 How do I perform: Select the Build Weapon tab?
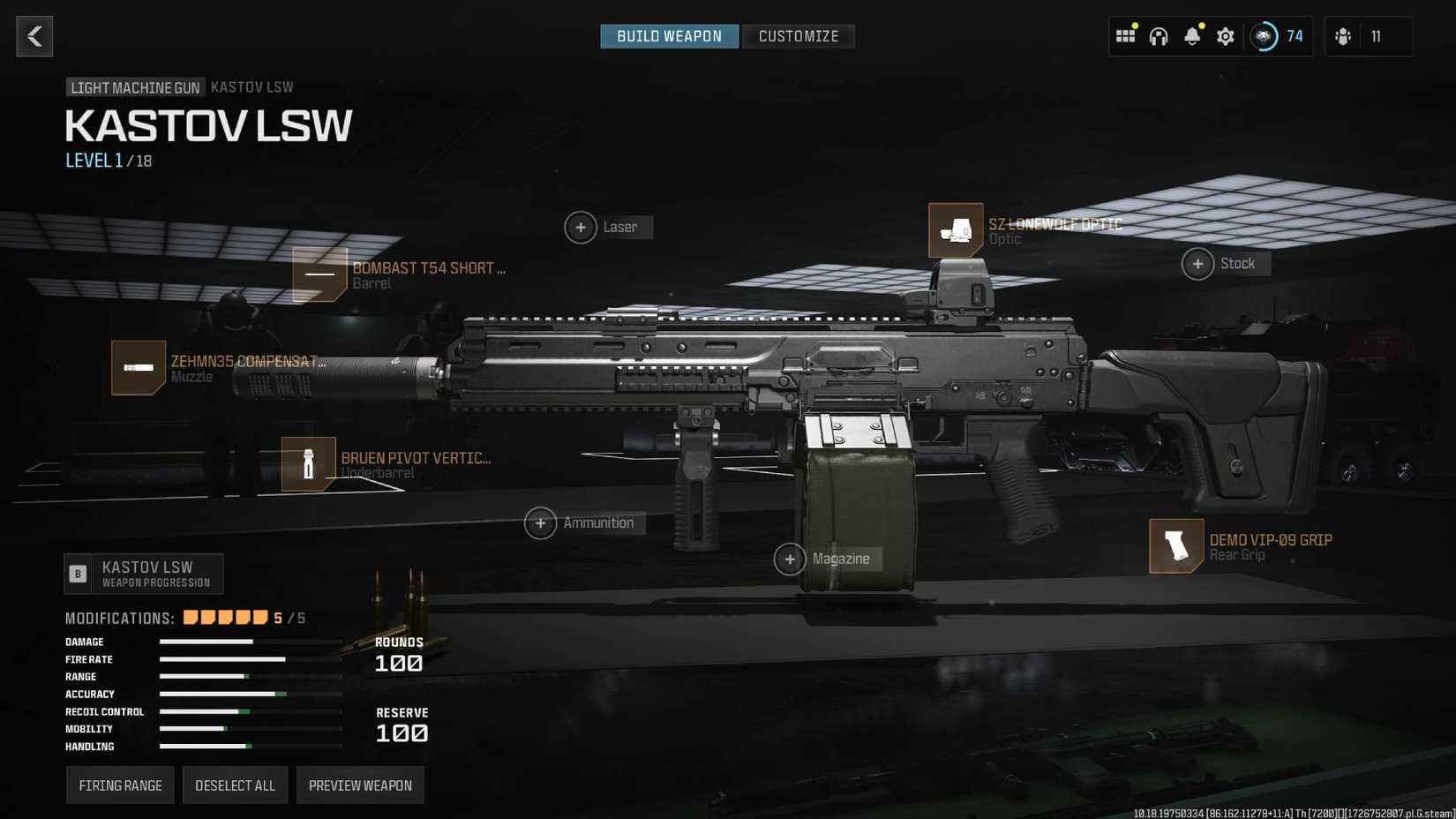click(x=669, y=36)
